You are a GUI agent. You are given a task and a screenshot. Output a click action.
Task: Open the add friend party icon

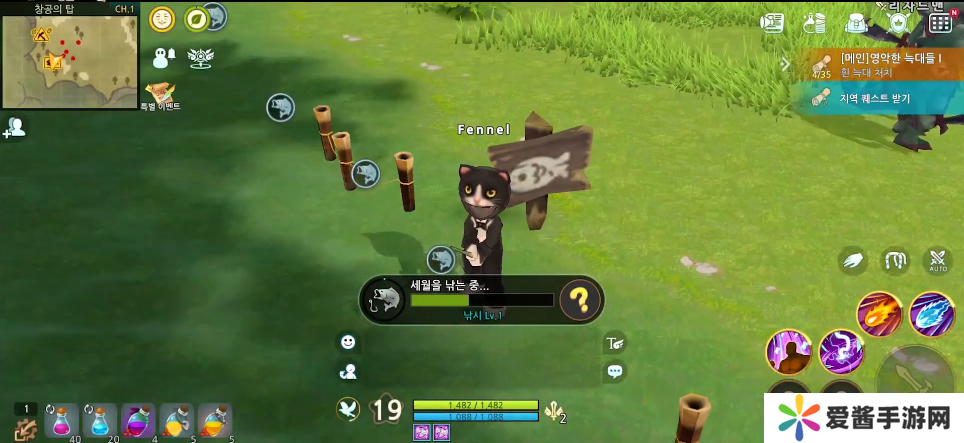[15, 127]
